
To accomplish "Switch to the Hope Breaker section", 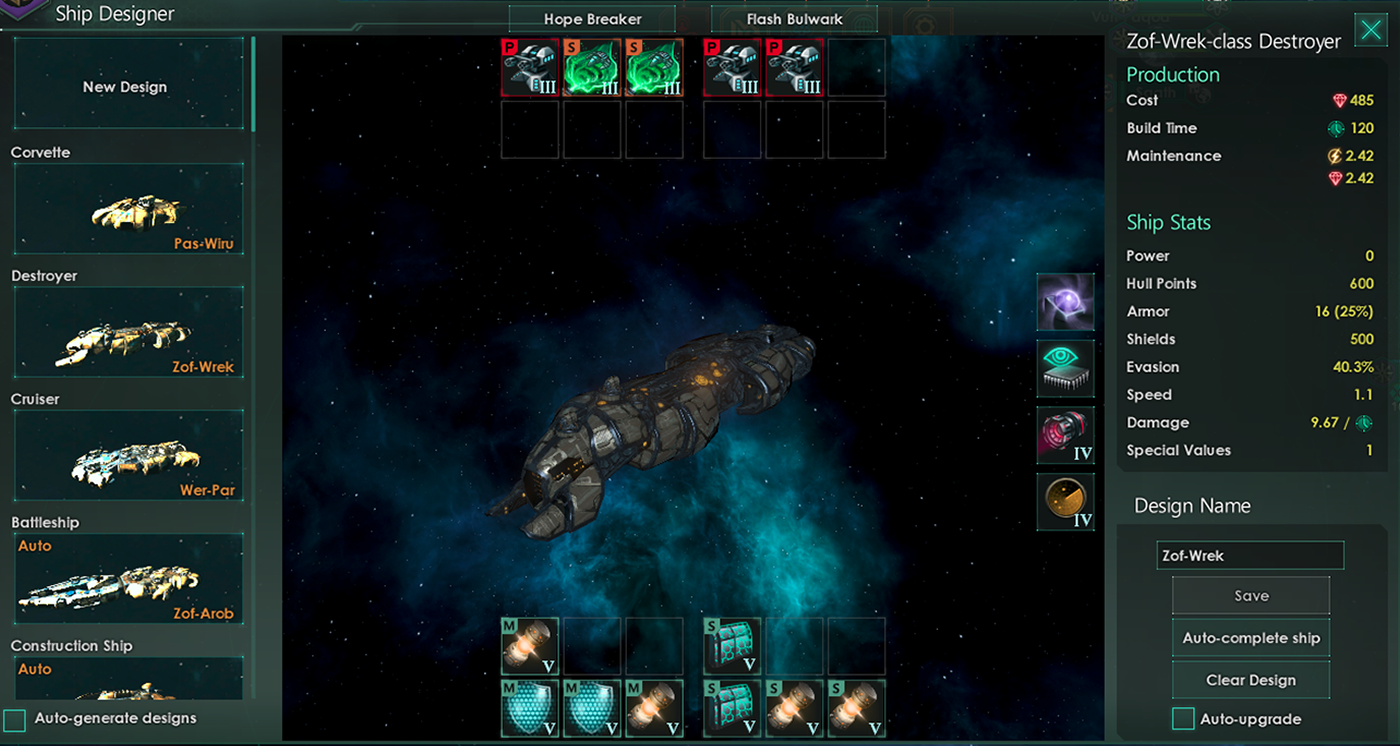I will pos(593,19).
